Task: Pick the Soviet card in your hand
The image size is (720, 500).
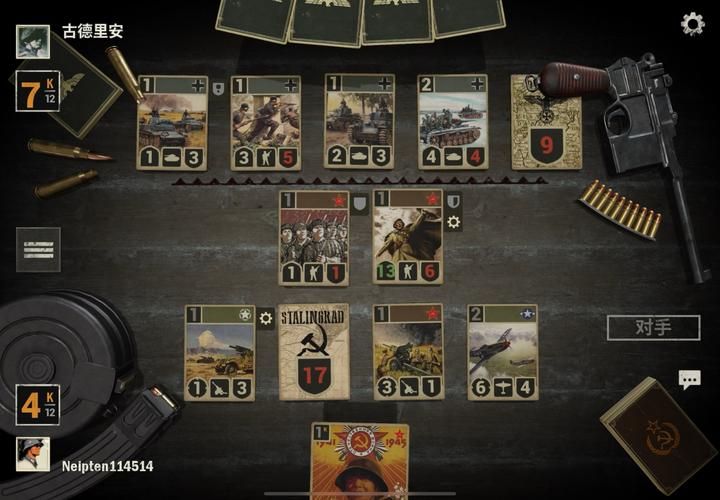Action: tap(360, 462)
